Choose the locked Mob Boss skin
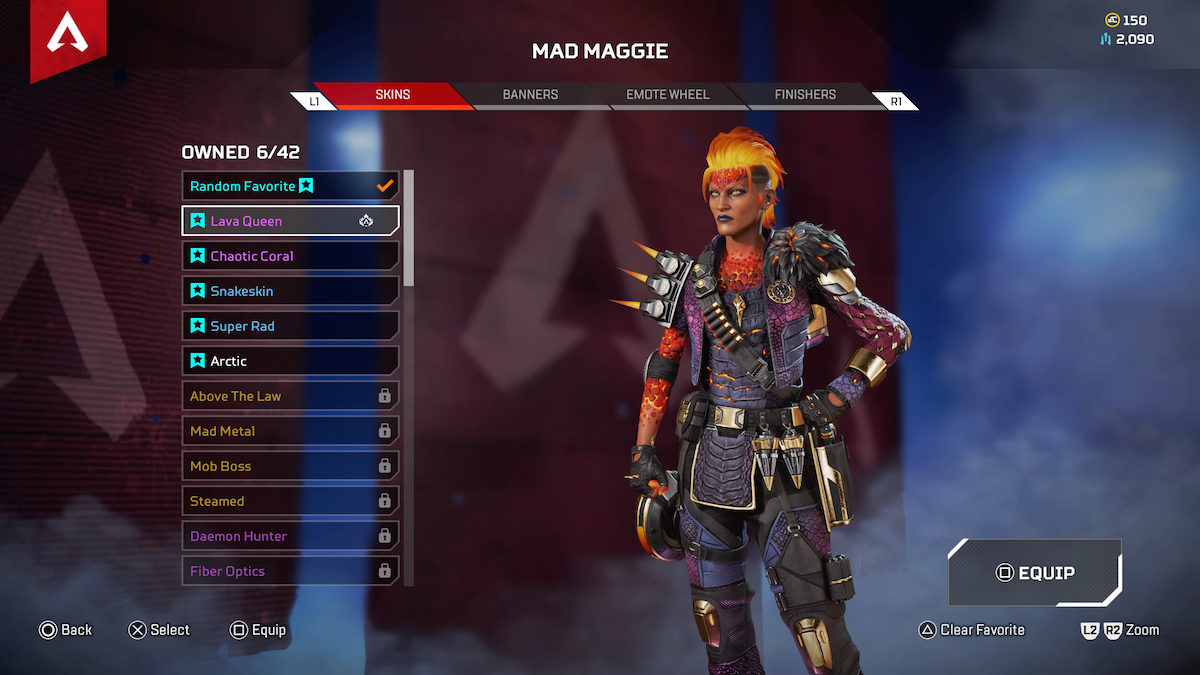 point(290,466)
